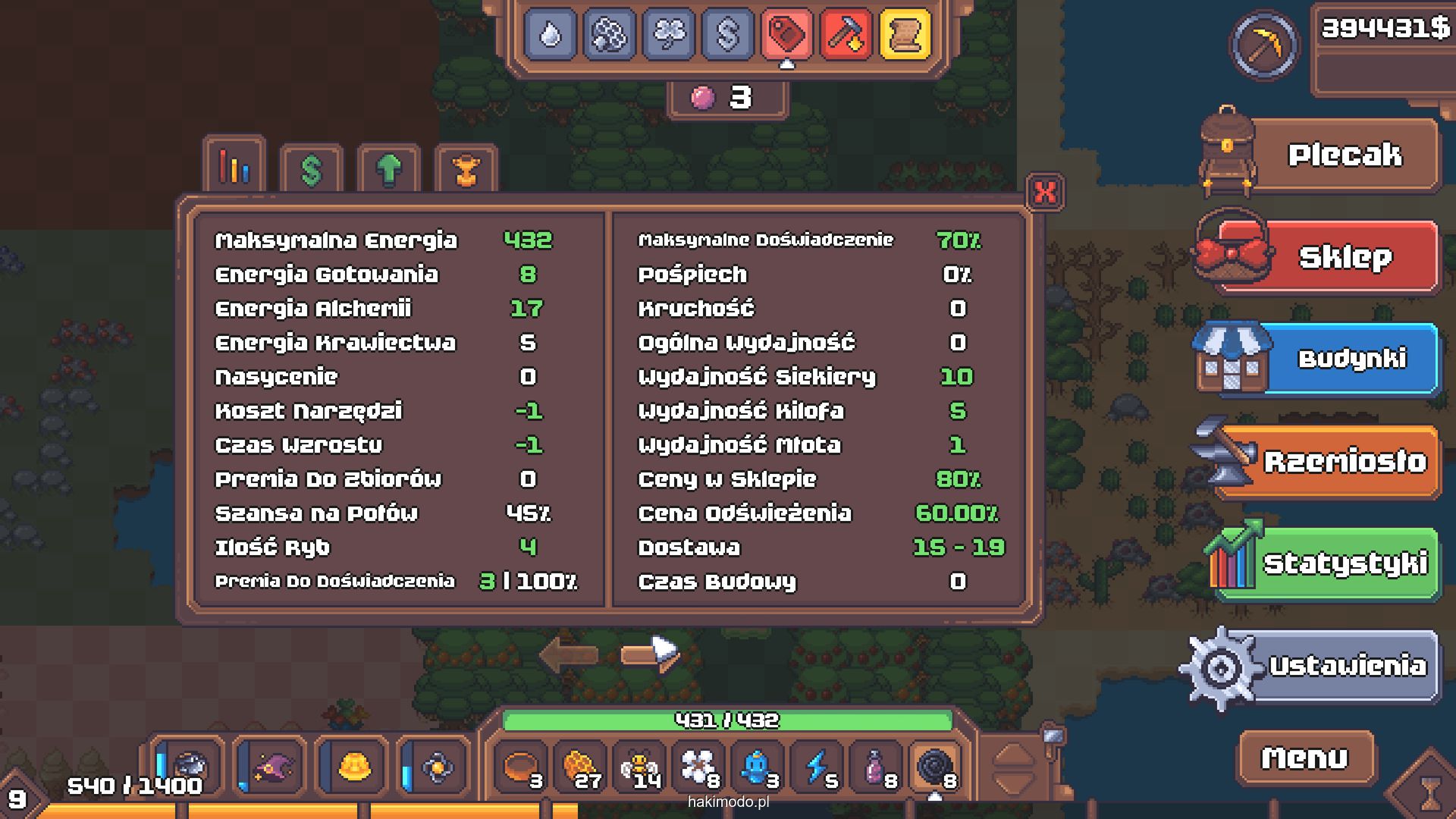1456x819 pixels.
Task: Click the yellow scroll icon in top bar
Action: coord(905,34)
